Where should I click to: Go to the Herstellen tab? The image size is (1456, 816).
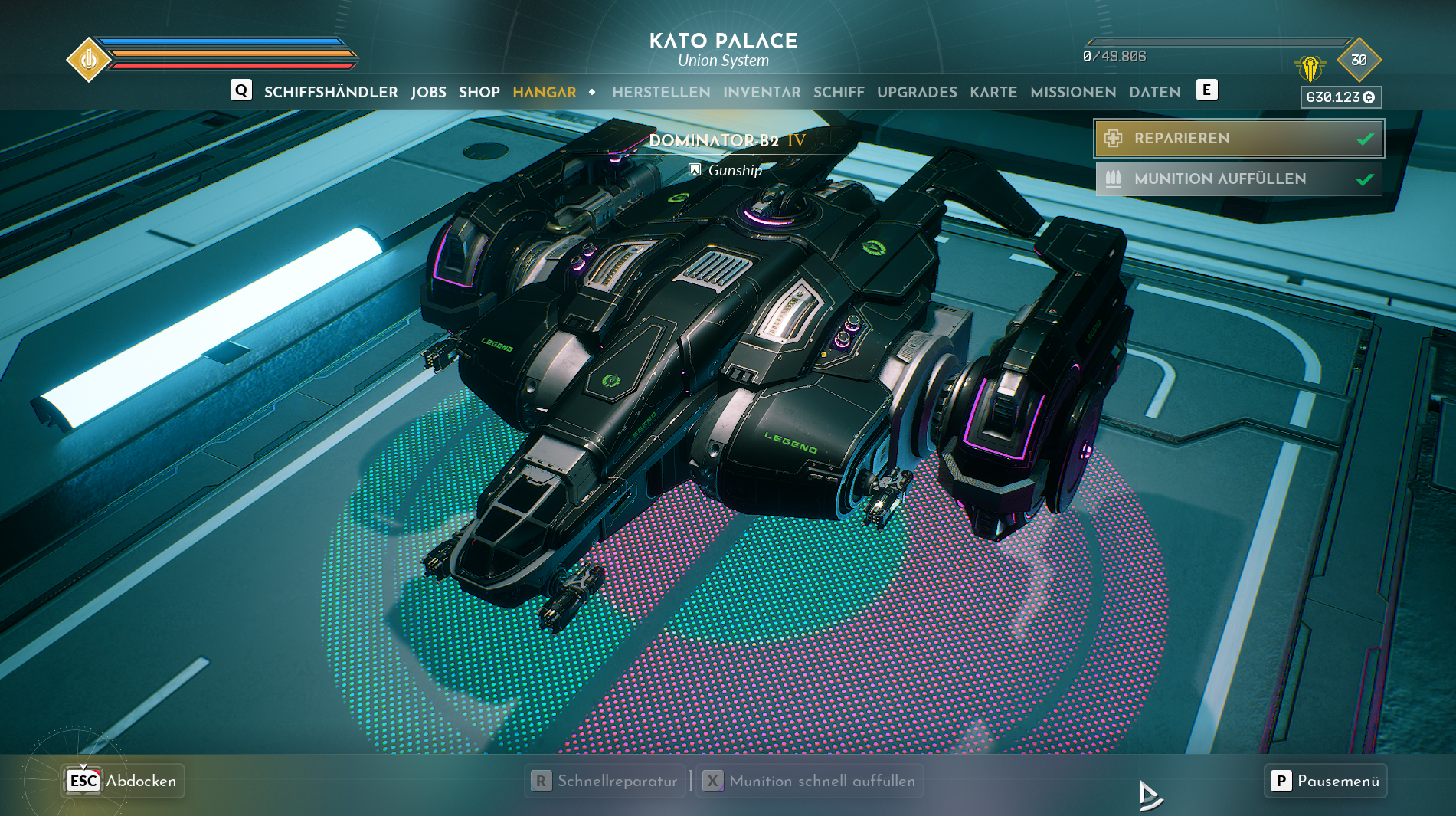pos(661,92)
